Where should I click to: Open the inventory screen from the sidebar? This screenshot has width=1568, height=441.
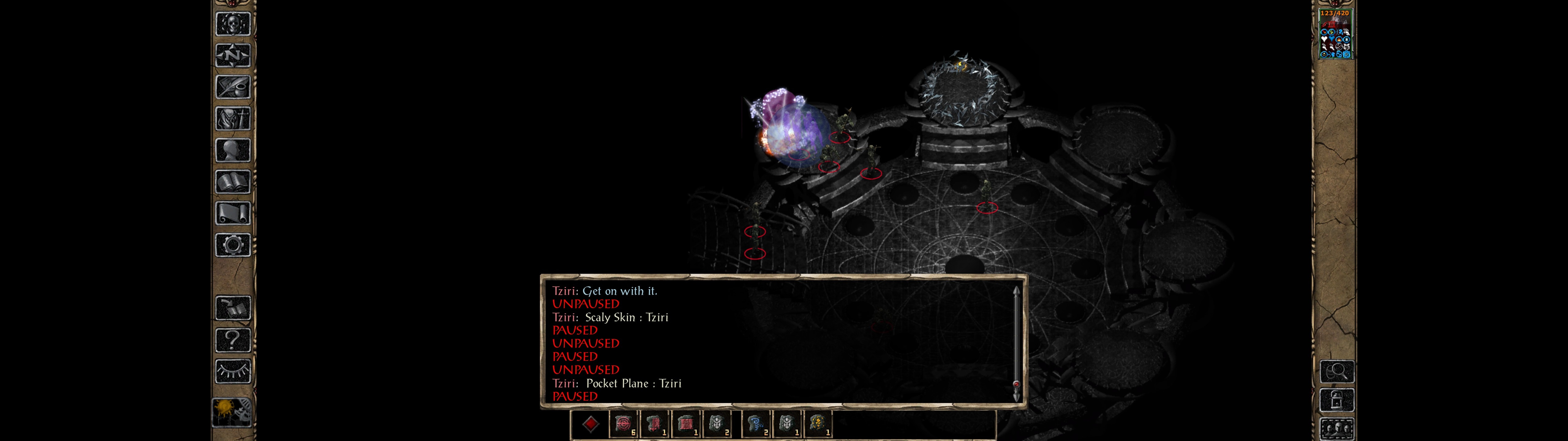pos(232,119)
